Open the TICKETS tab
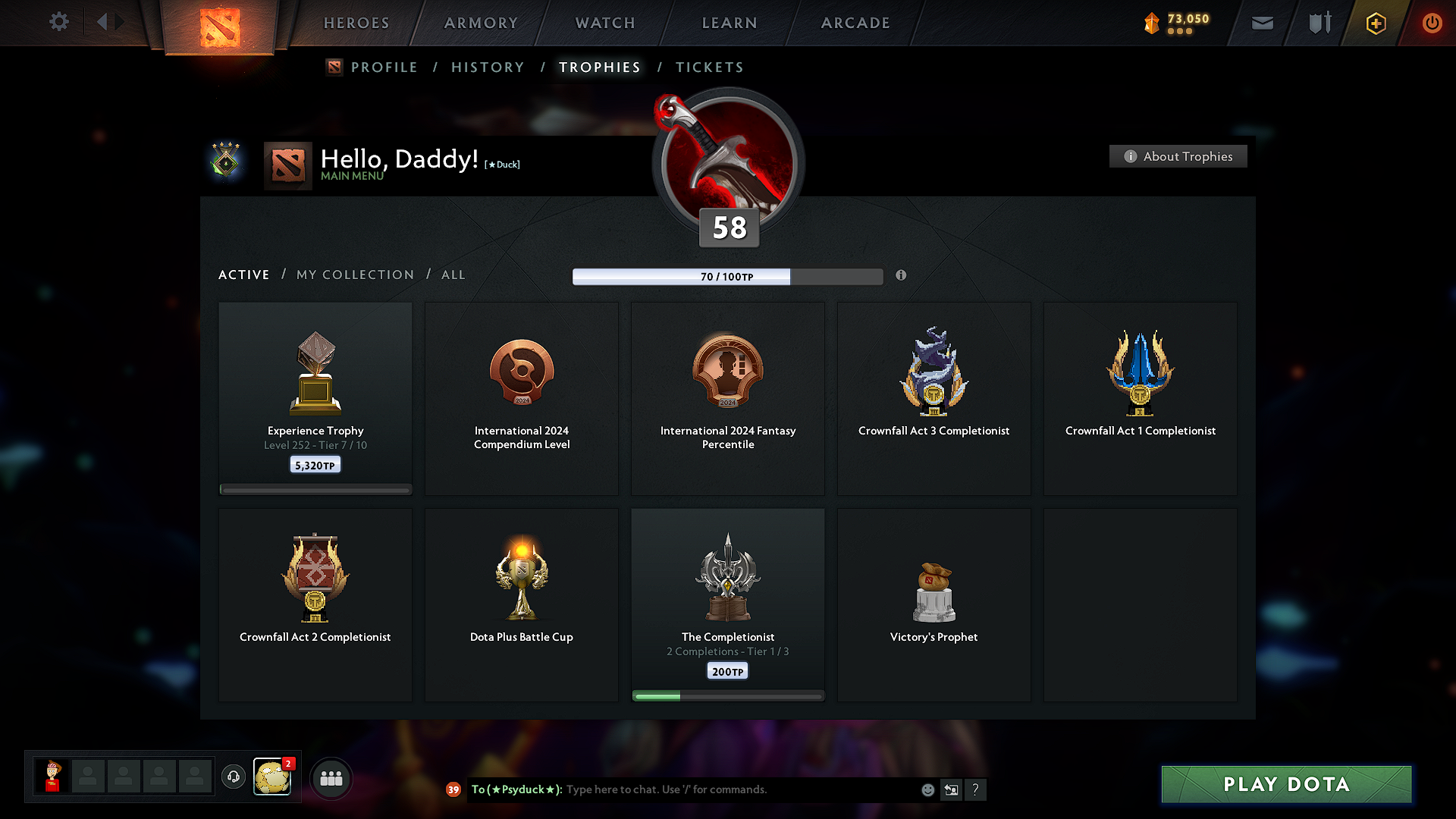This screenshot has width=1456, height=819. coord(709,67)
